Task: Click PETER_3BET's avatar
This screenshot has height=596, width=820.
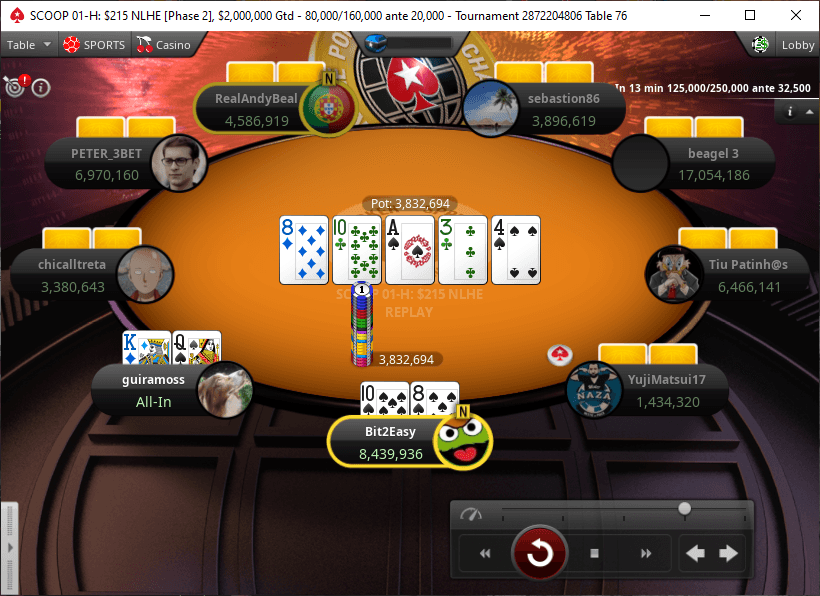Action: tap(177, 163)
